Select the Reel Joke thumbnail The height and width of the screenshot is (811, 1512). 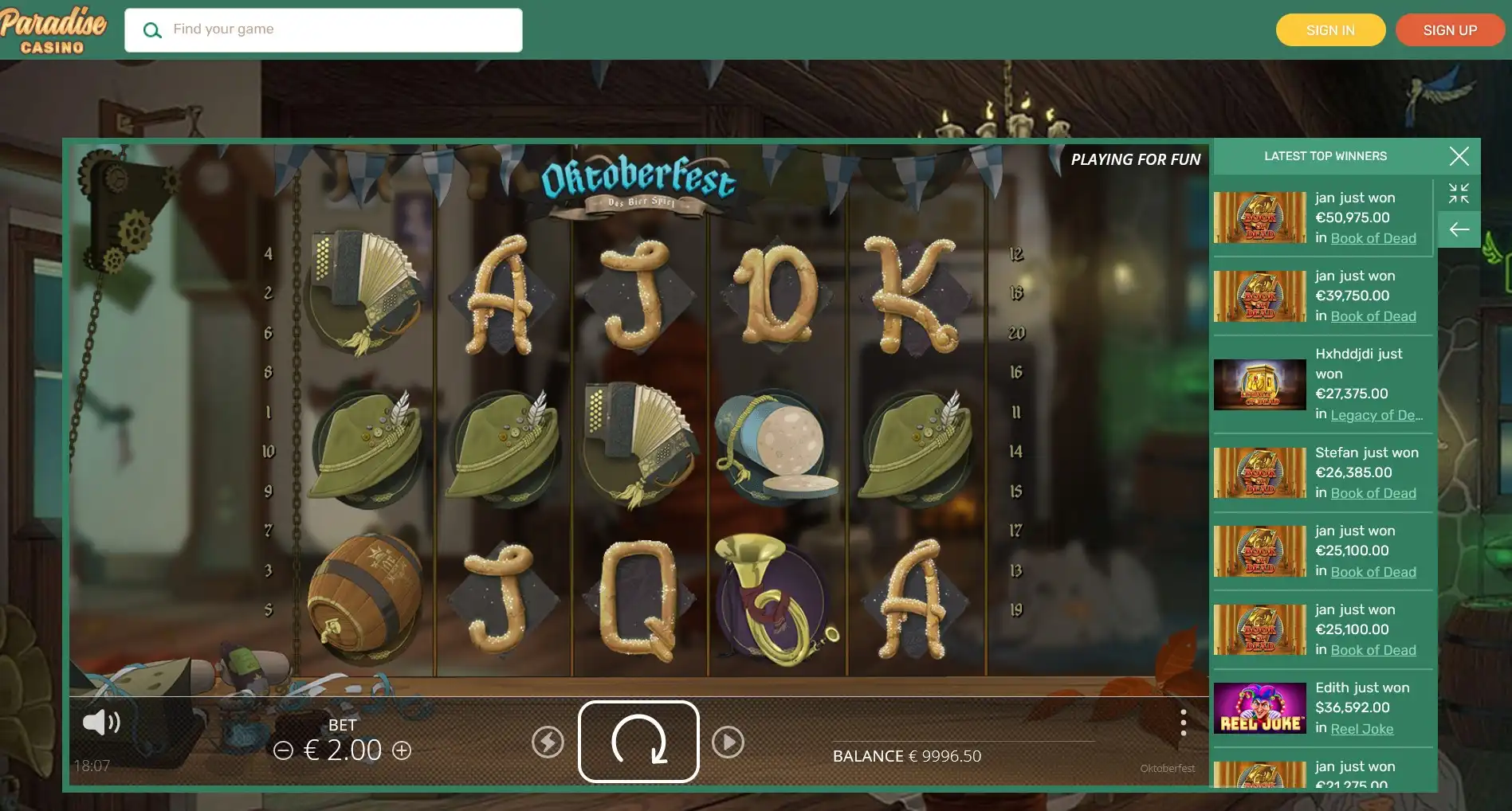[x=1260, y=707]
